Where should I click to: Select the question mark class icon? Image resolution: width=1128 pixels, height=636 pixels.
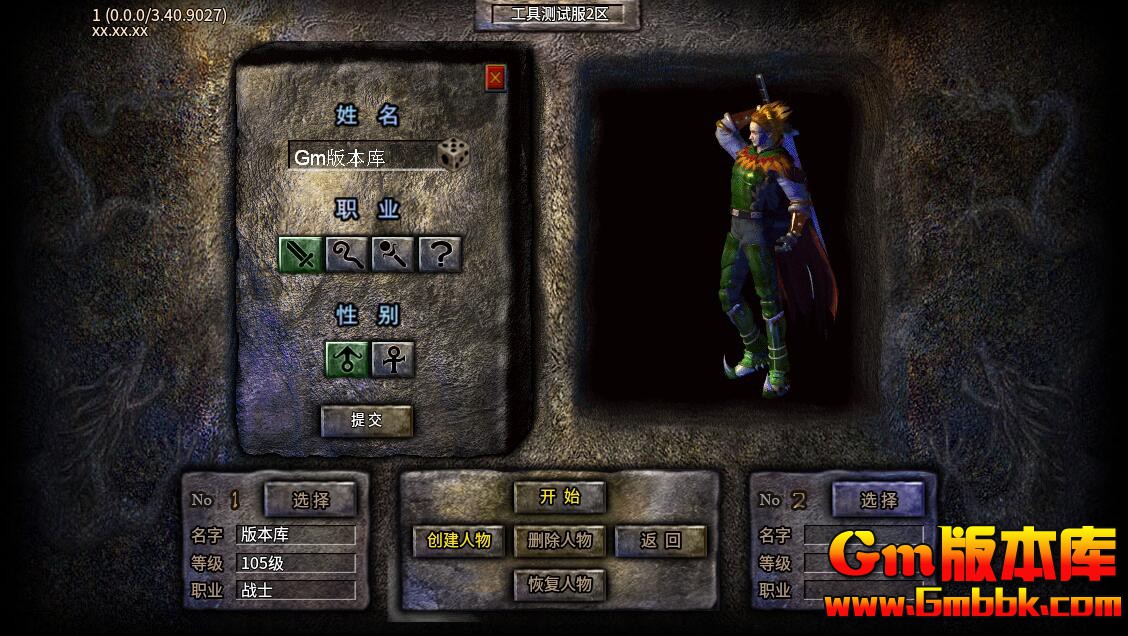click(x=439, y=254)
